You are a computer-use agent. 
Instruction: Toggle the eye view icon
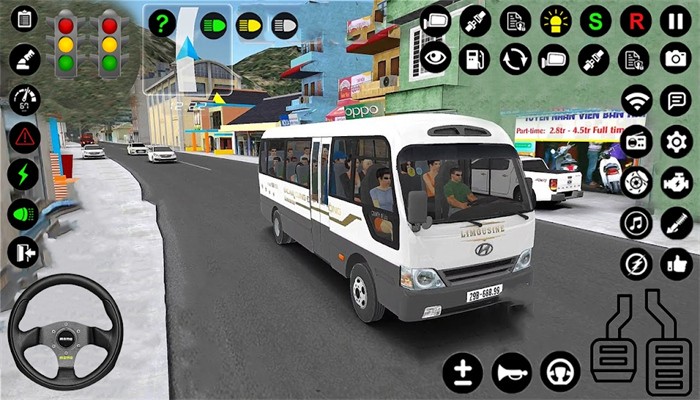pos(435,59)
